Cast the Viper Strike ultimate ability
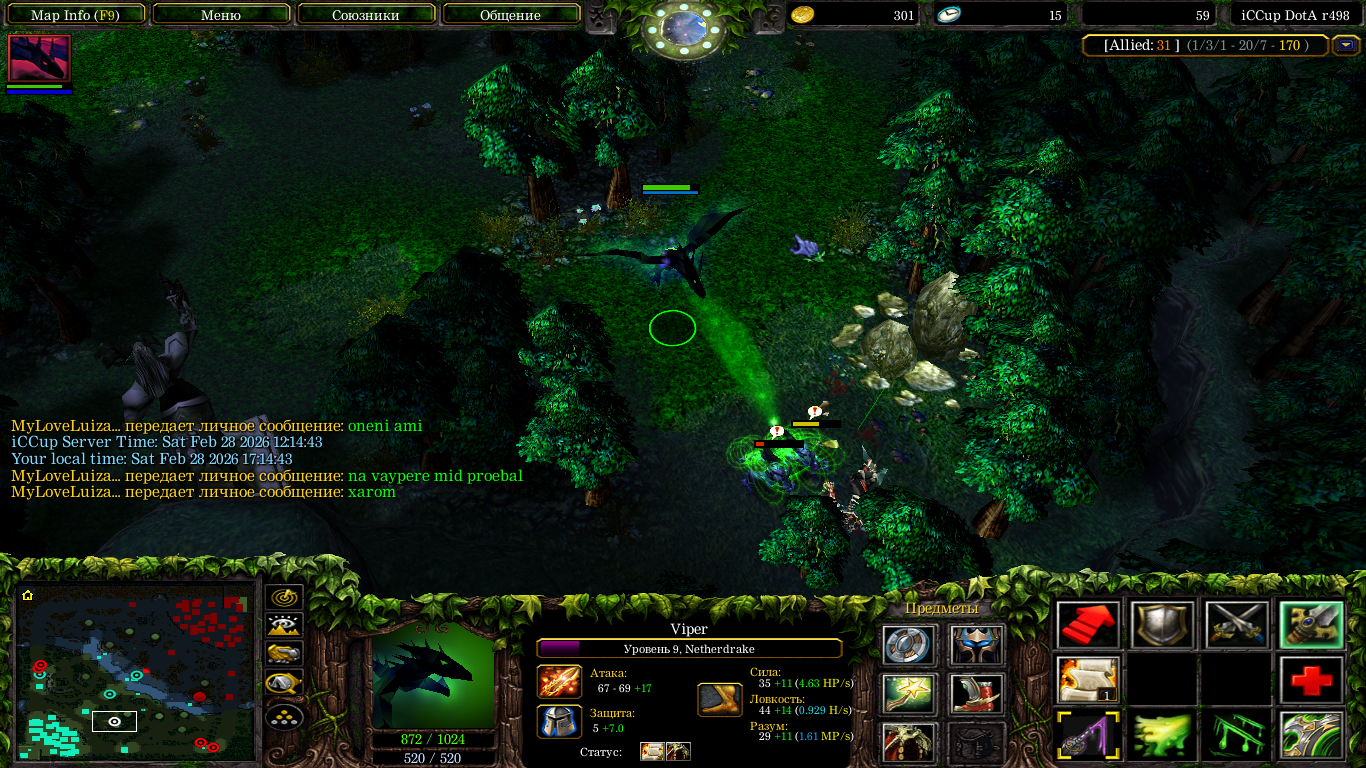 pyautogui.click(x=1310, y=736)
